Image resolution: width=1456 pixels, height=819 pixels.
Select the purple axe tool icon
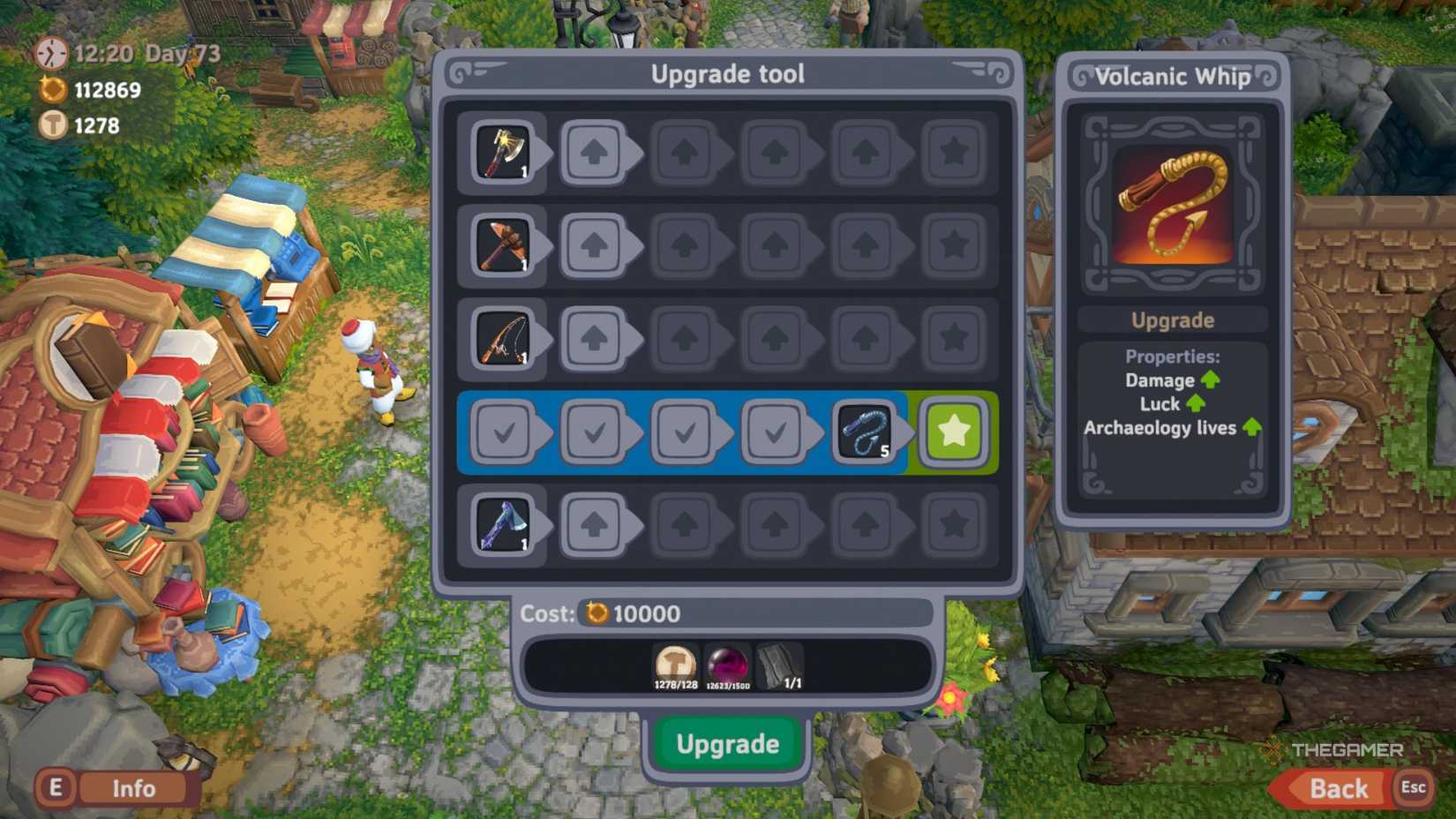(504, 526)
